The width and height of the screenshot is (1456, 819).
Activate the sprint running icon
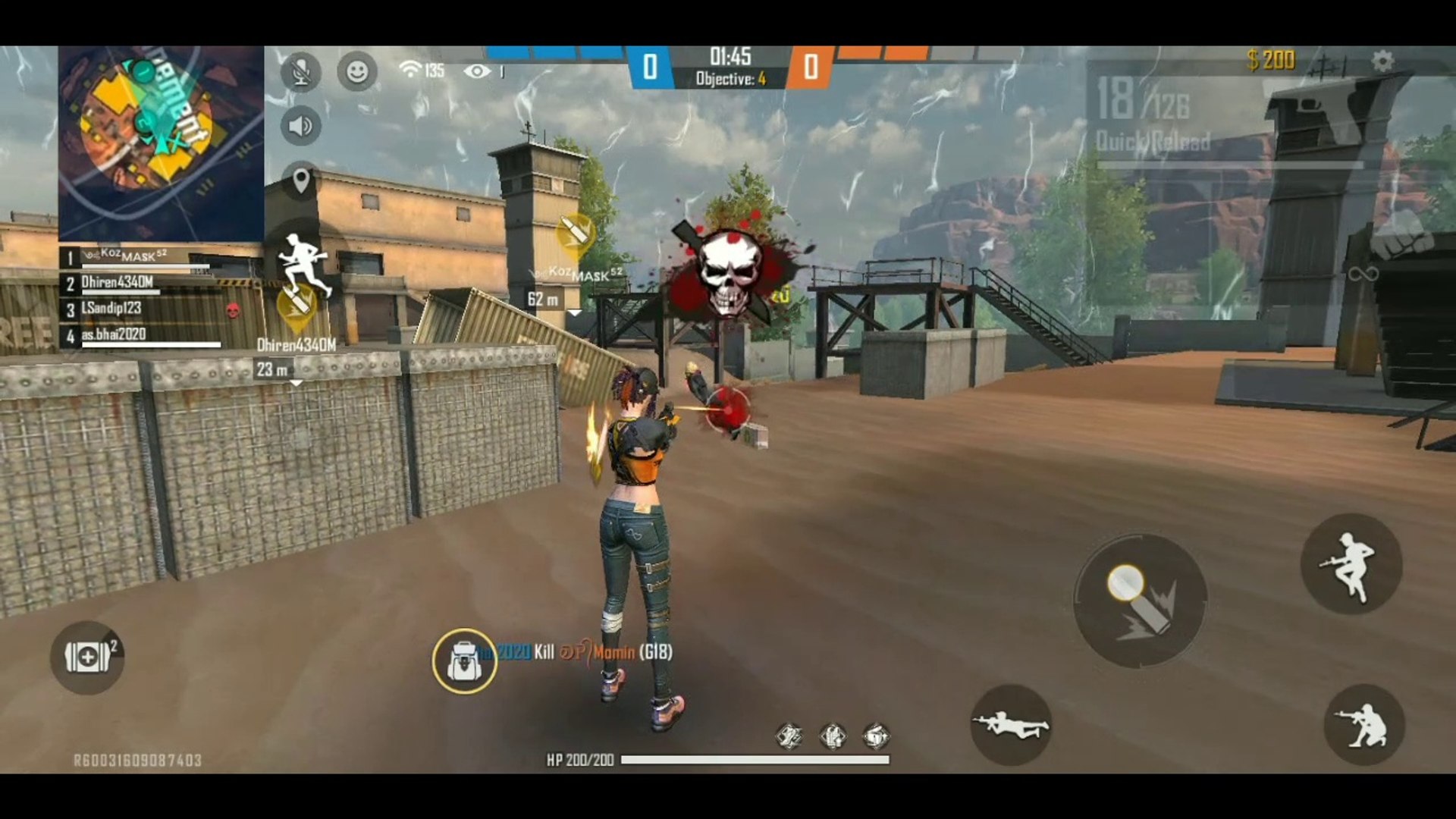click(304, 264)
